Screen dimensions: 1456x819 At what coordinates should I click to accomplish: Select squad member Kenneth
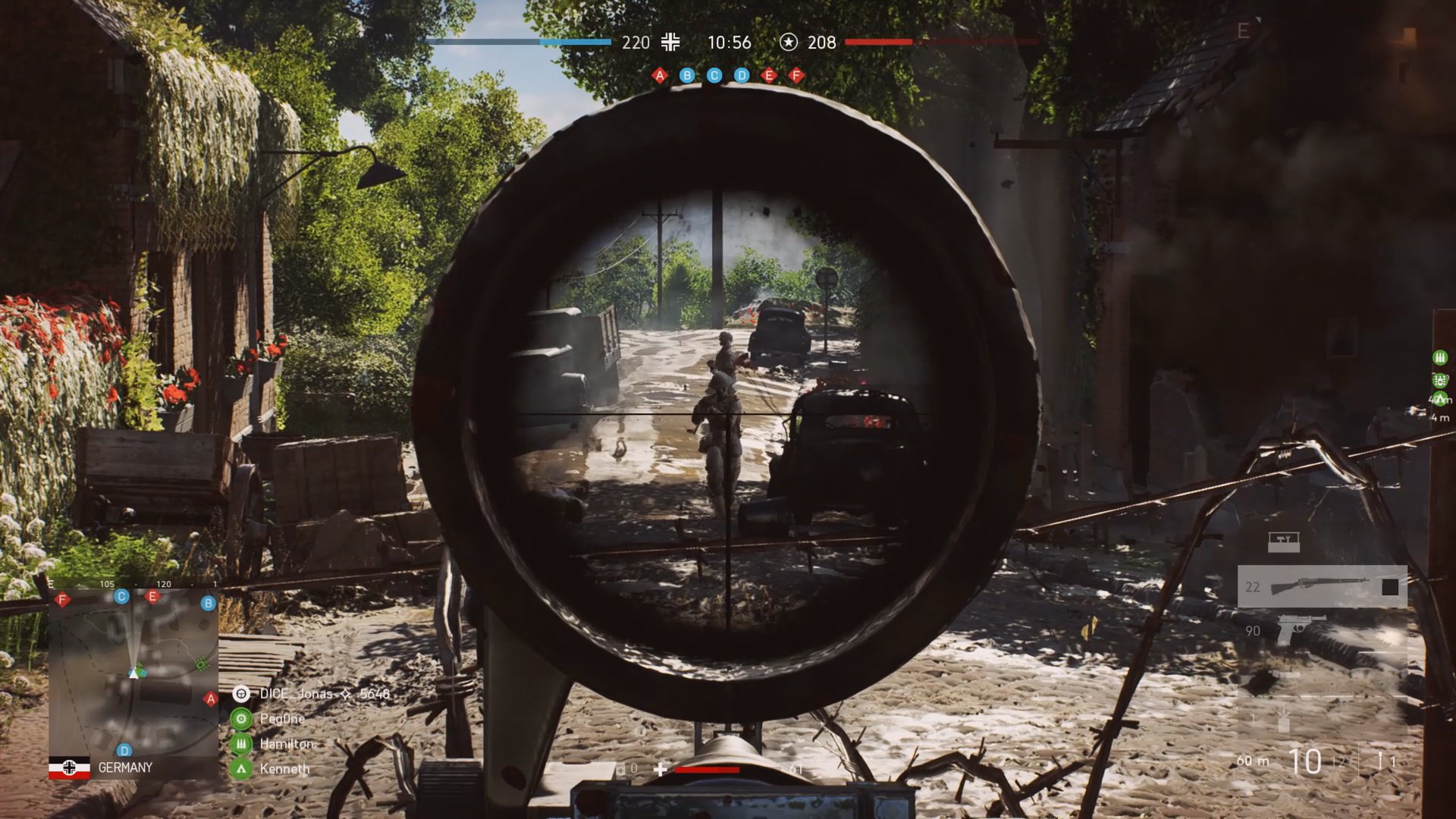point(284,769)
